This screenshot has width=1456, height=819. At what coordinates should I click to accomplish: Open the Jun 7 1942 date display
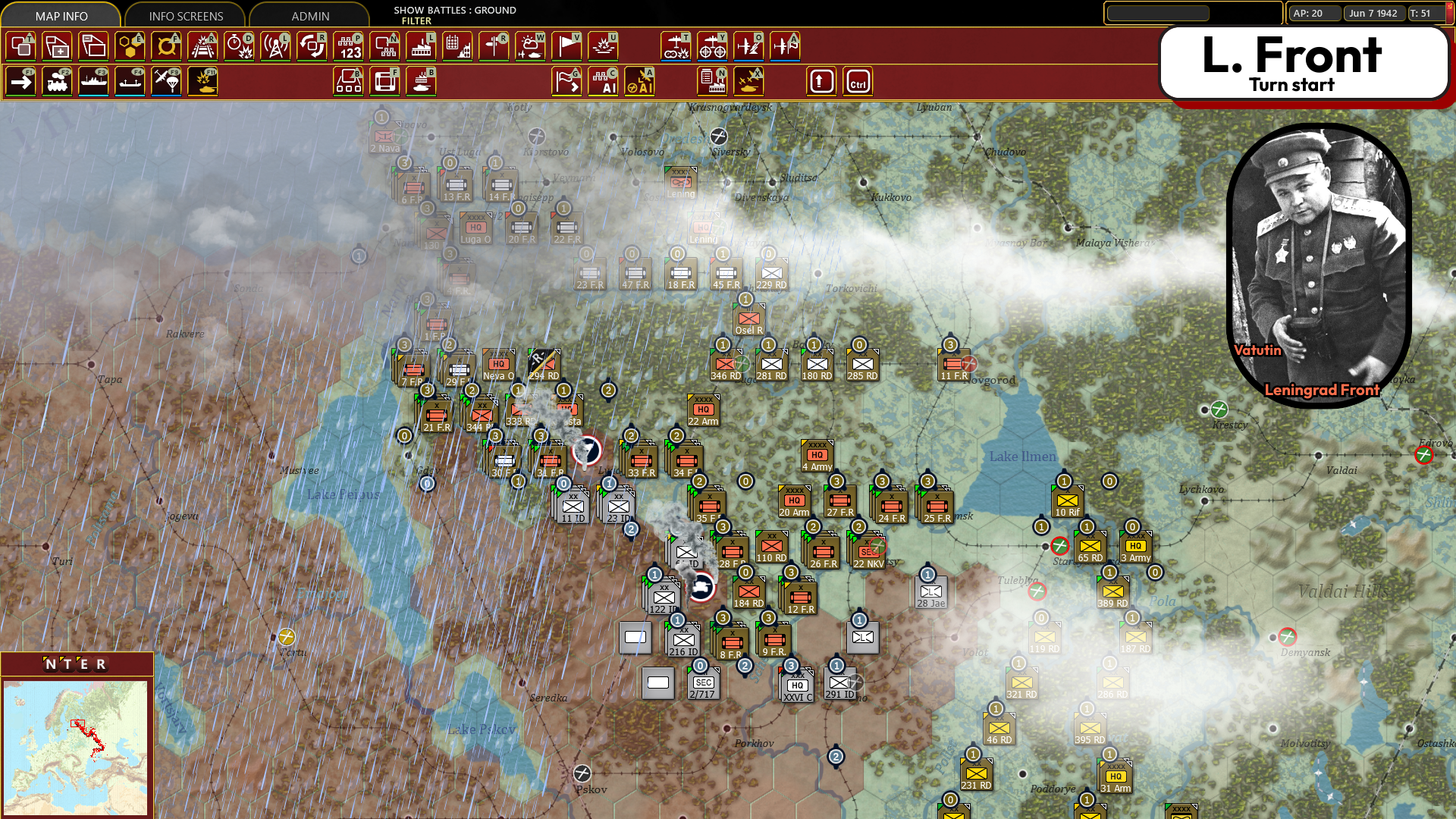pos(1374,13)
